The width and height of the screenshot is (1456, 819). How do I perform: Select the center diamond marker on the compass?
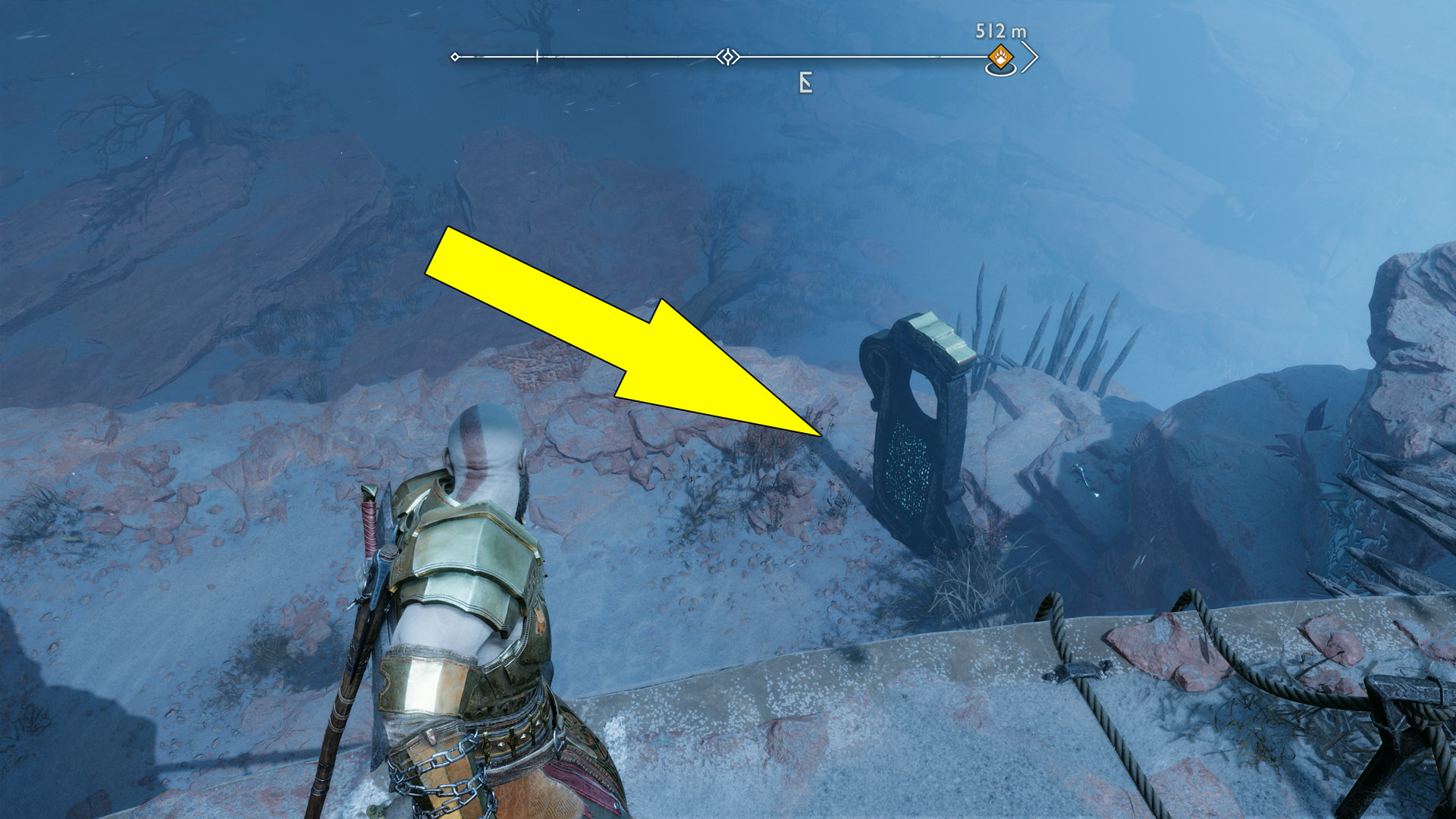726,55
